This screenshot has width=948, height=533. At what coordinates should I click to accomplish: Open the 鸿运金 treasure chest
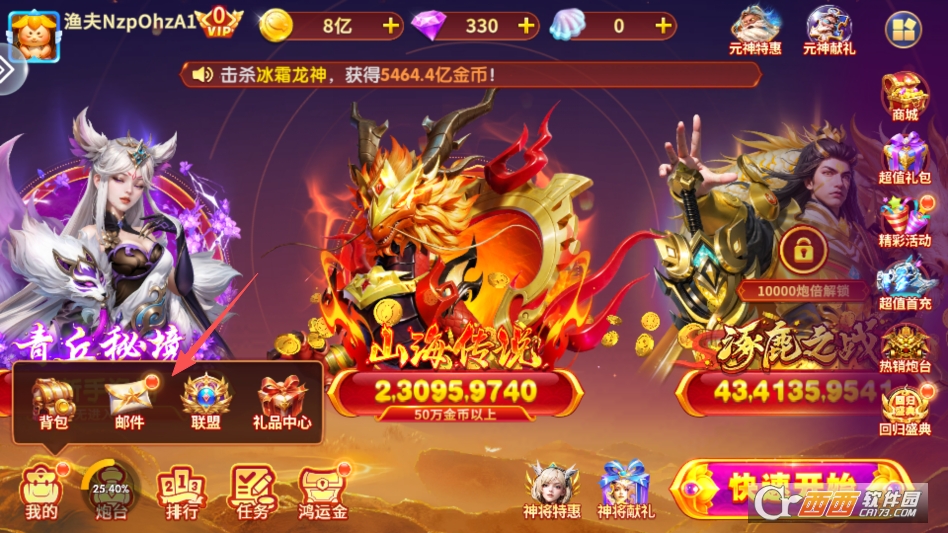point(322,491)
